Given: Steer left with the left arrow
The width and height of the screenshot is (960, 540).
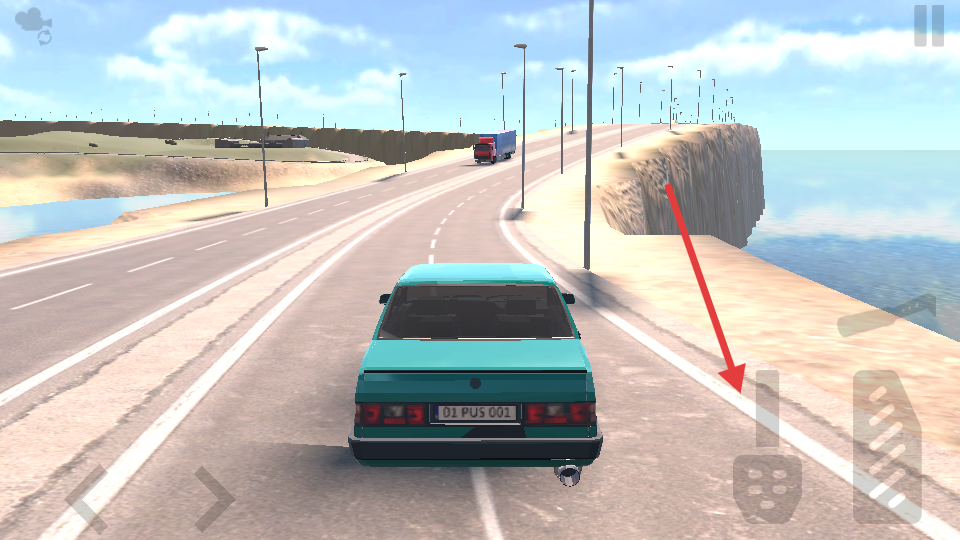Looking at the screenshot, I should click(86, 498).
